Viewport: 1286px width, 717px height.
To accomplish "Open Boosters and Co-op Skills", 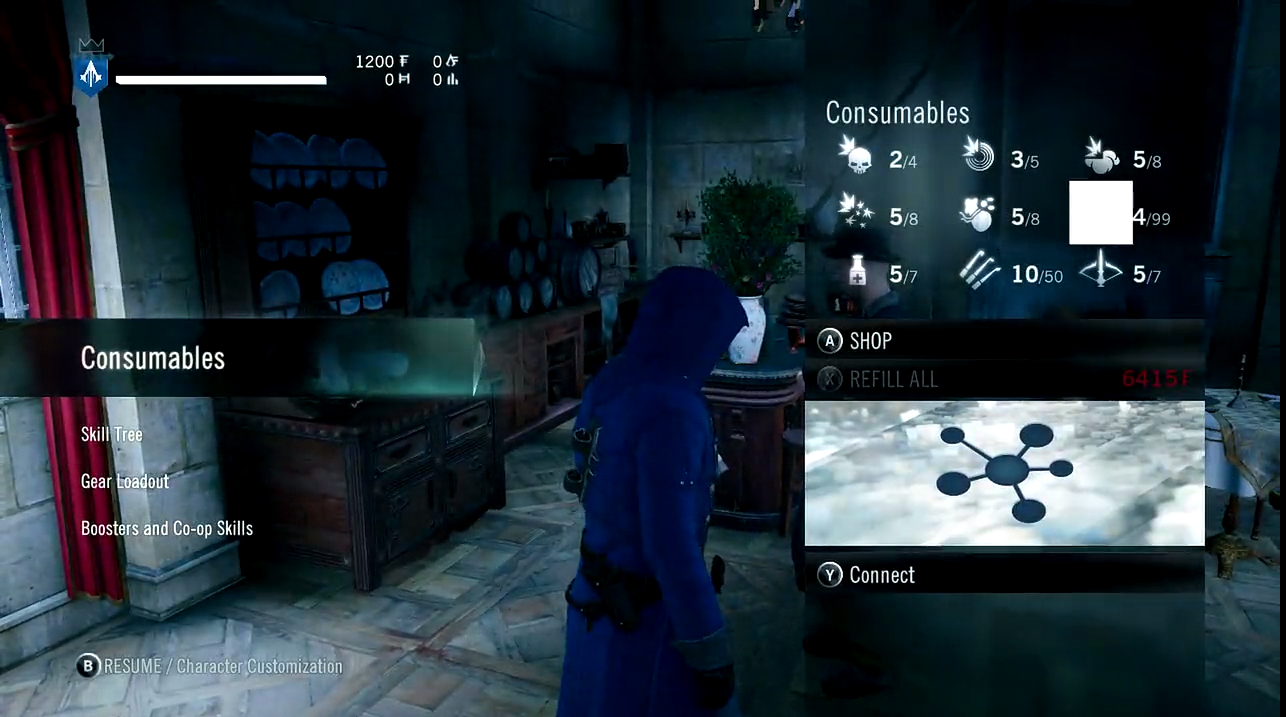I will tap(167, 528).
